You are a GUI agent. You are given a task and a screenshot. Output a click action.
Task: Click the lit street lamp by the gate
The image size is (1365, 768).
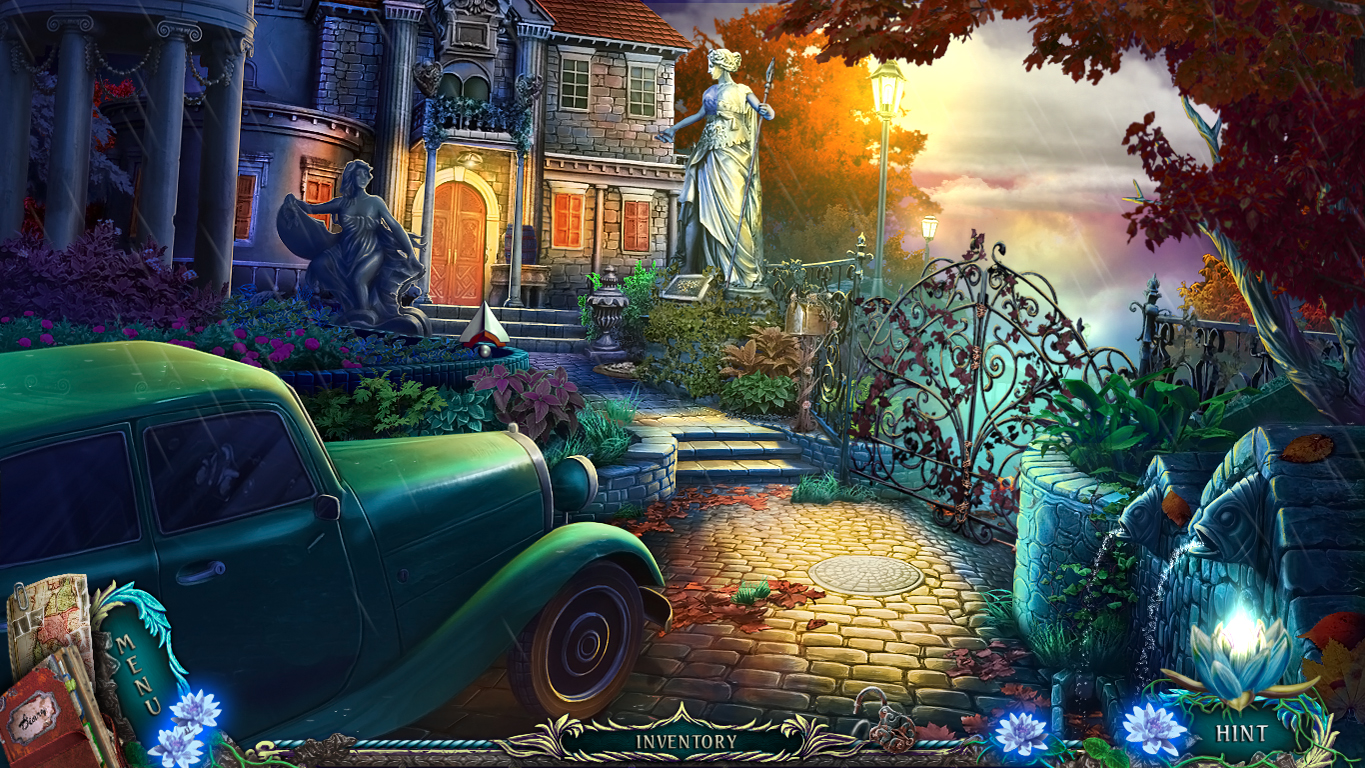888,90
